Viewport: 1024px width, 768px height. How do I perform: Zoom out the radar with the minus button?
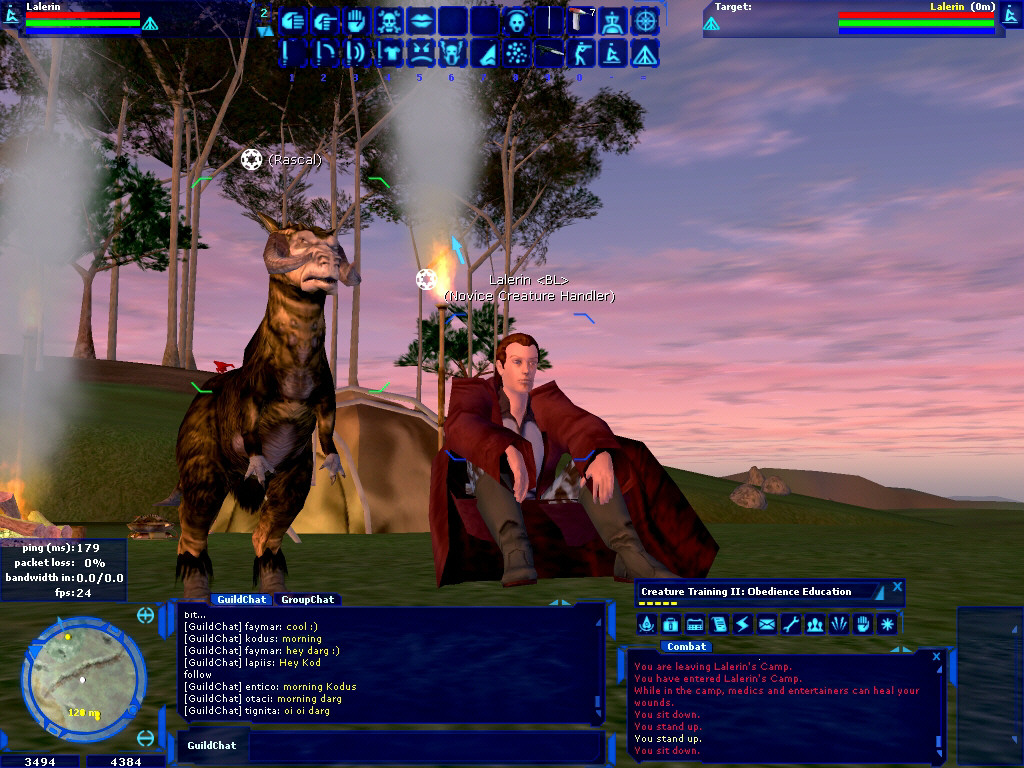[x=146, y=738]
